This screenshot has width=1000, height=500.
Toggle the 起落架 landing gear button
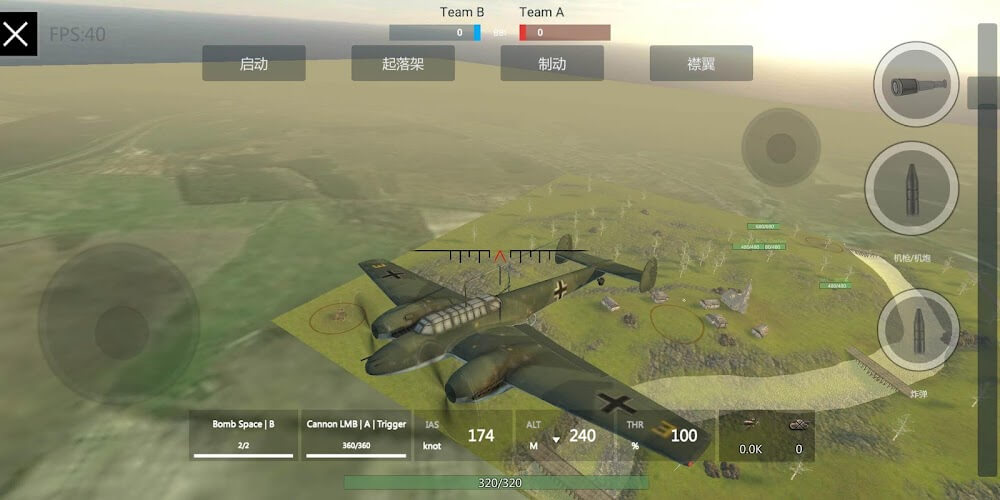(x=403, y=63)
